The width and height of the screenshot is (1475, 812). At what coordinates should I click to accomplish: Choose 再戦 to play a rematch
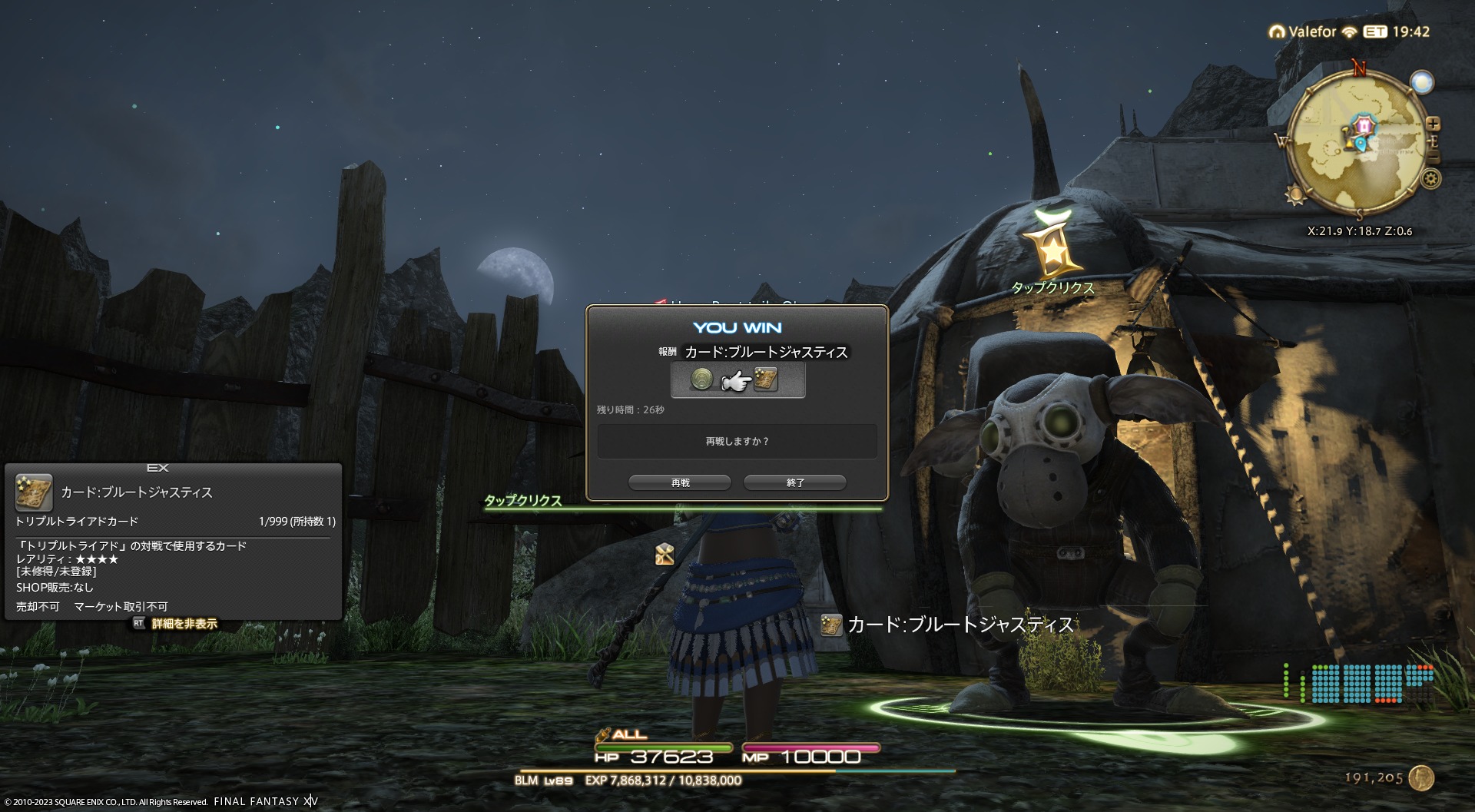680,482
